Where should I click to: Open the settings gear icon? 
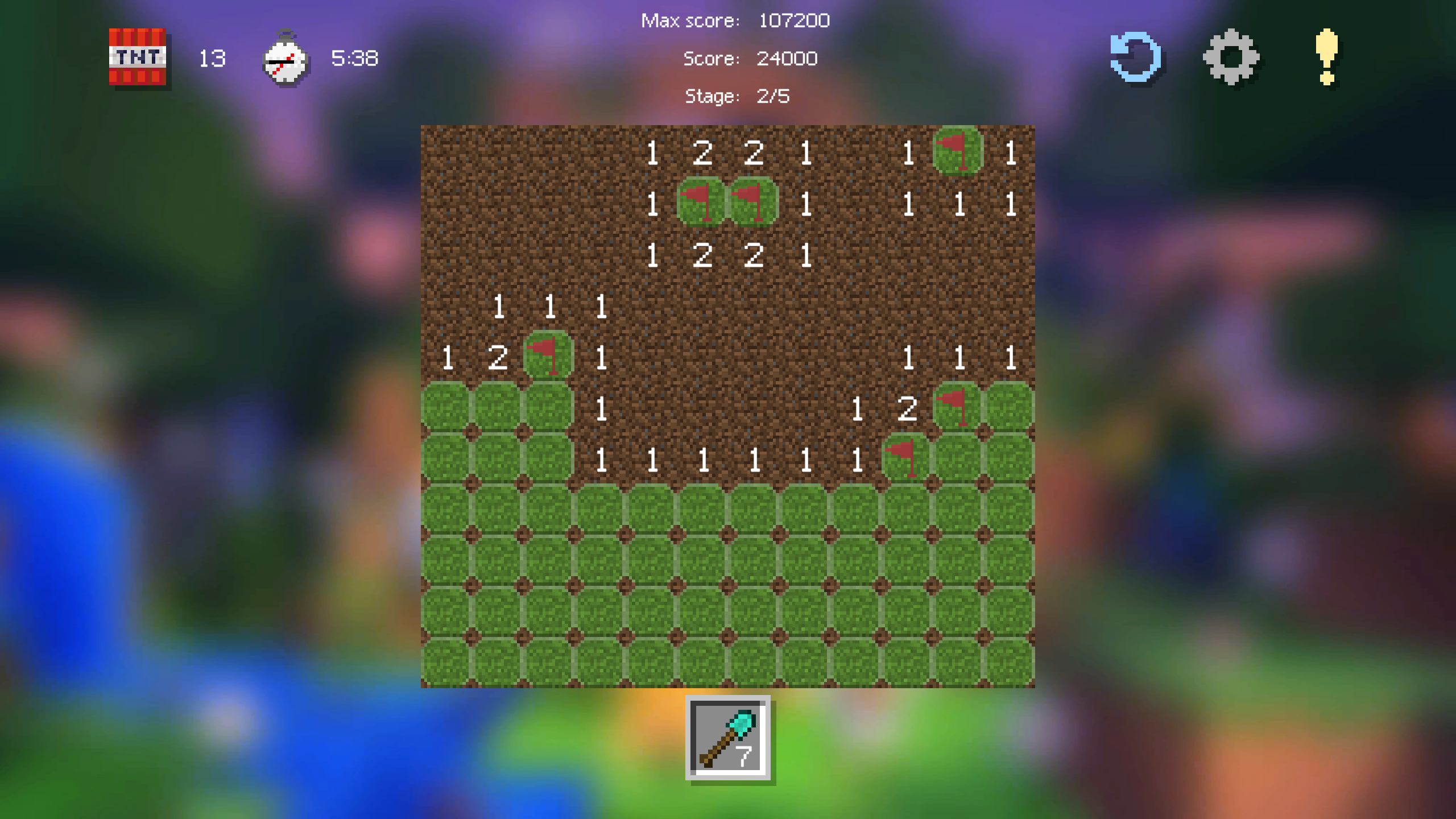[1231, 57]
